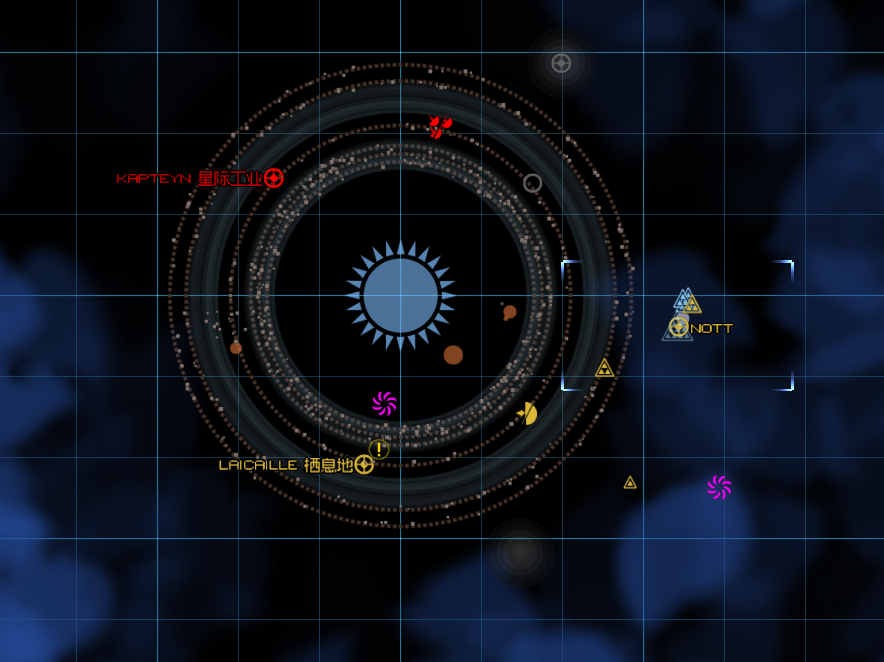Open the yellow exclamation mark alert marker
This screenshot has width=884, height=662.
(378, 449)
